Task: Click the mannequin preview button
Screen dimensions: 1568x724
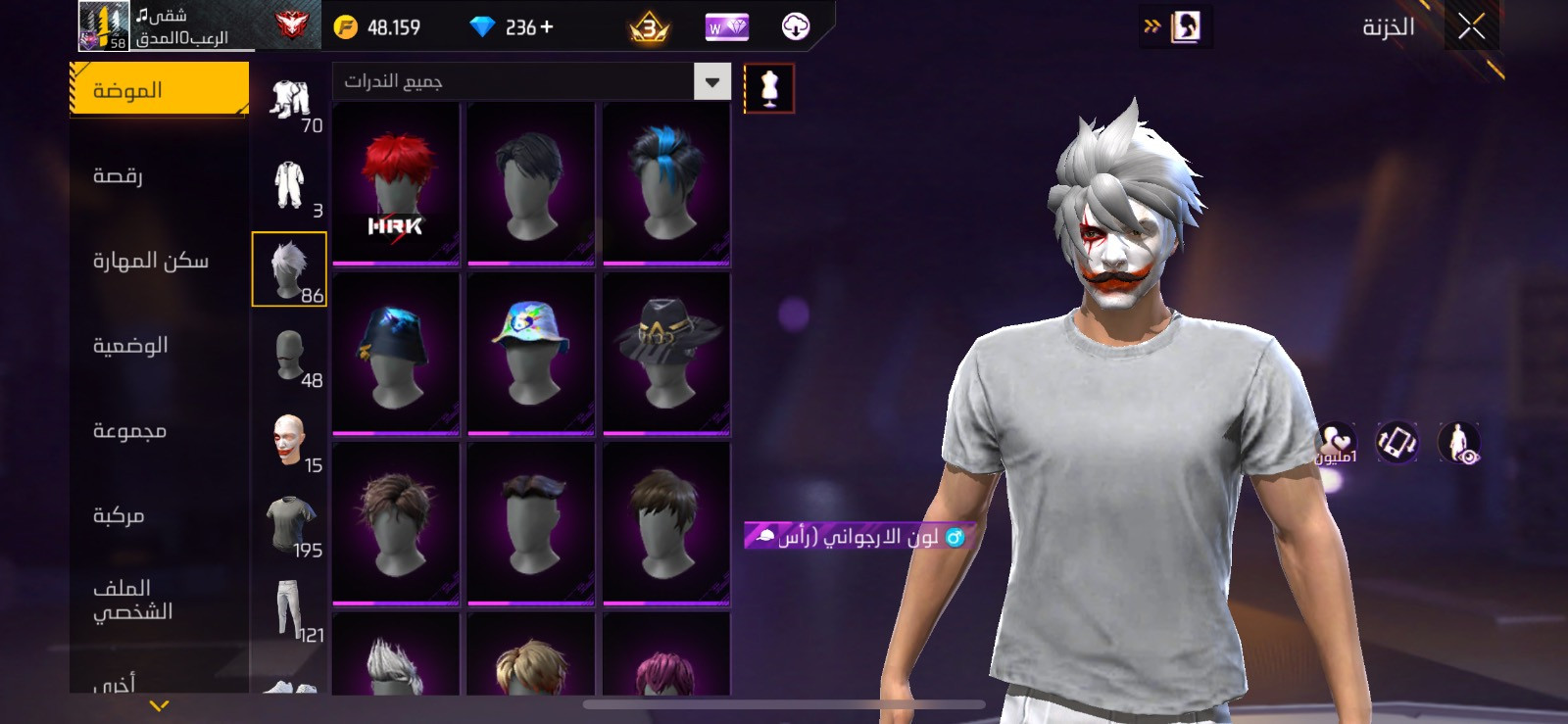Action: pos(769,89)
